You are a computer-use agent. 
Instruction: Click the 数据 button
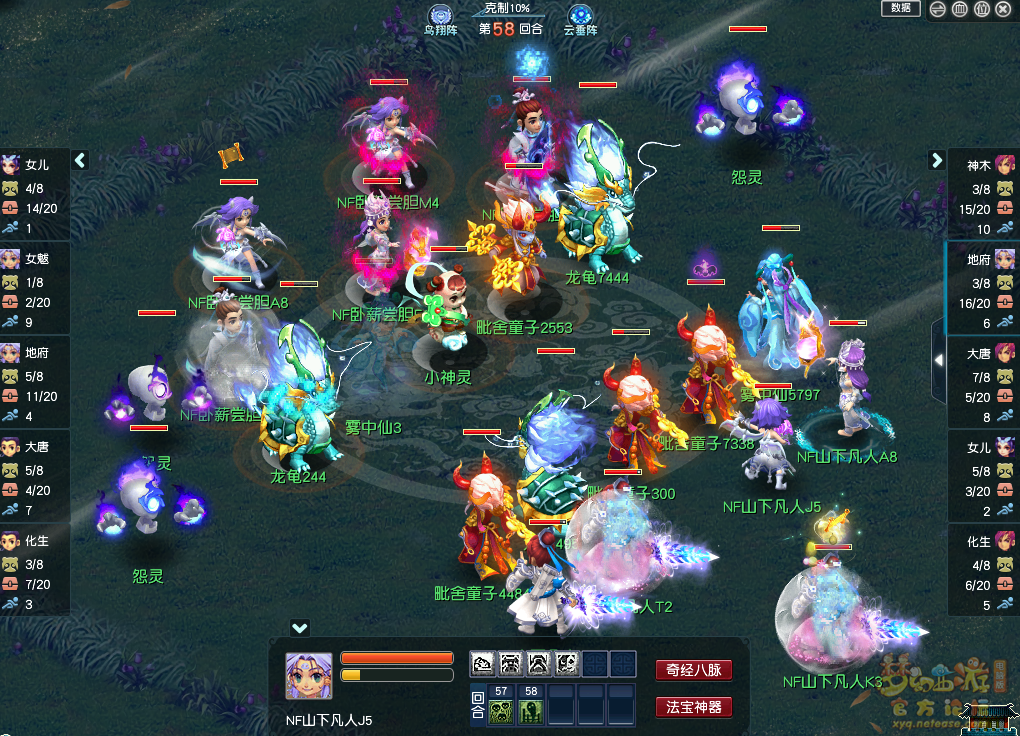click(900, 8)
